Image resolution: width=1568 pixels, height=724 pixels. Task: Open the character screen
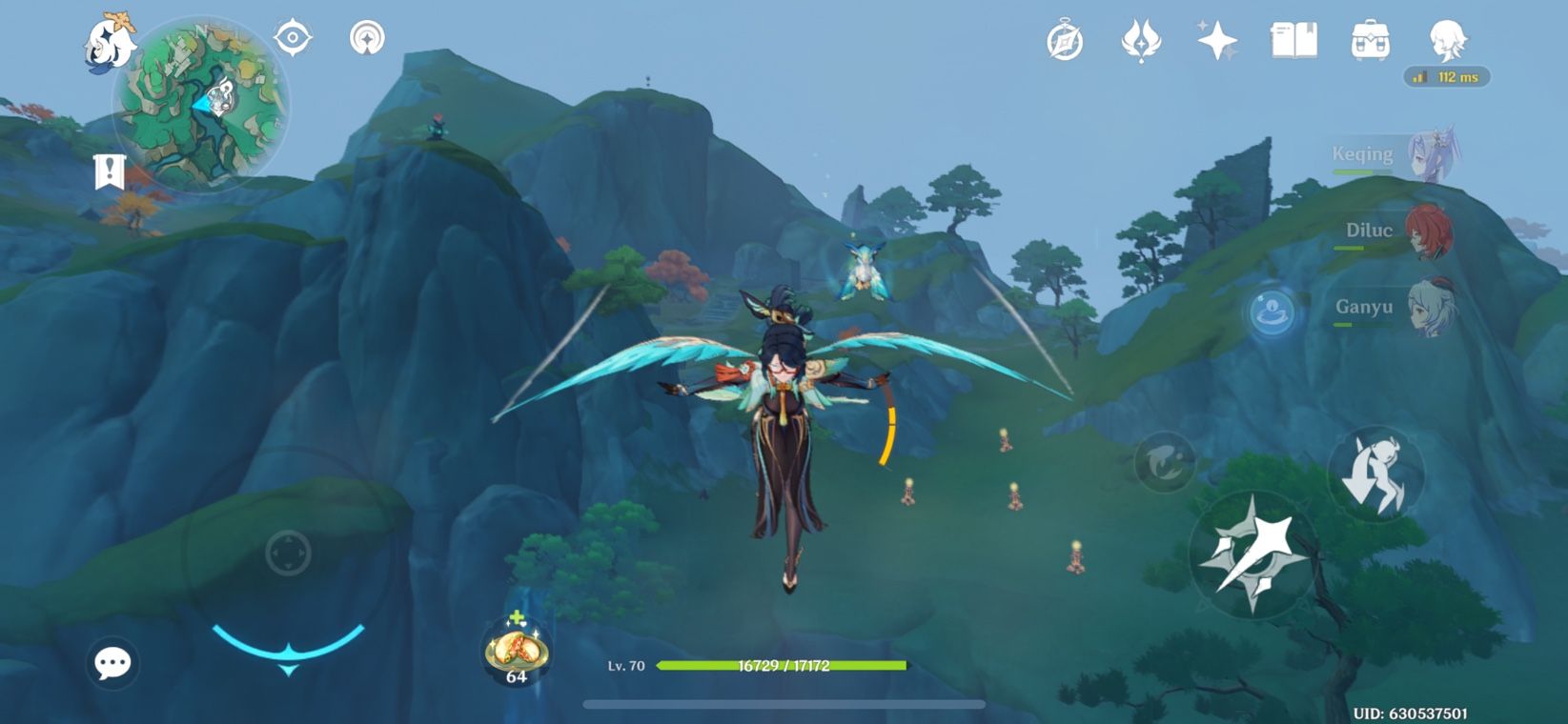[x=1448, y=40]
